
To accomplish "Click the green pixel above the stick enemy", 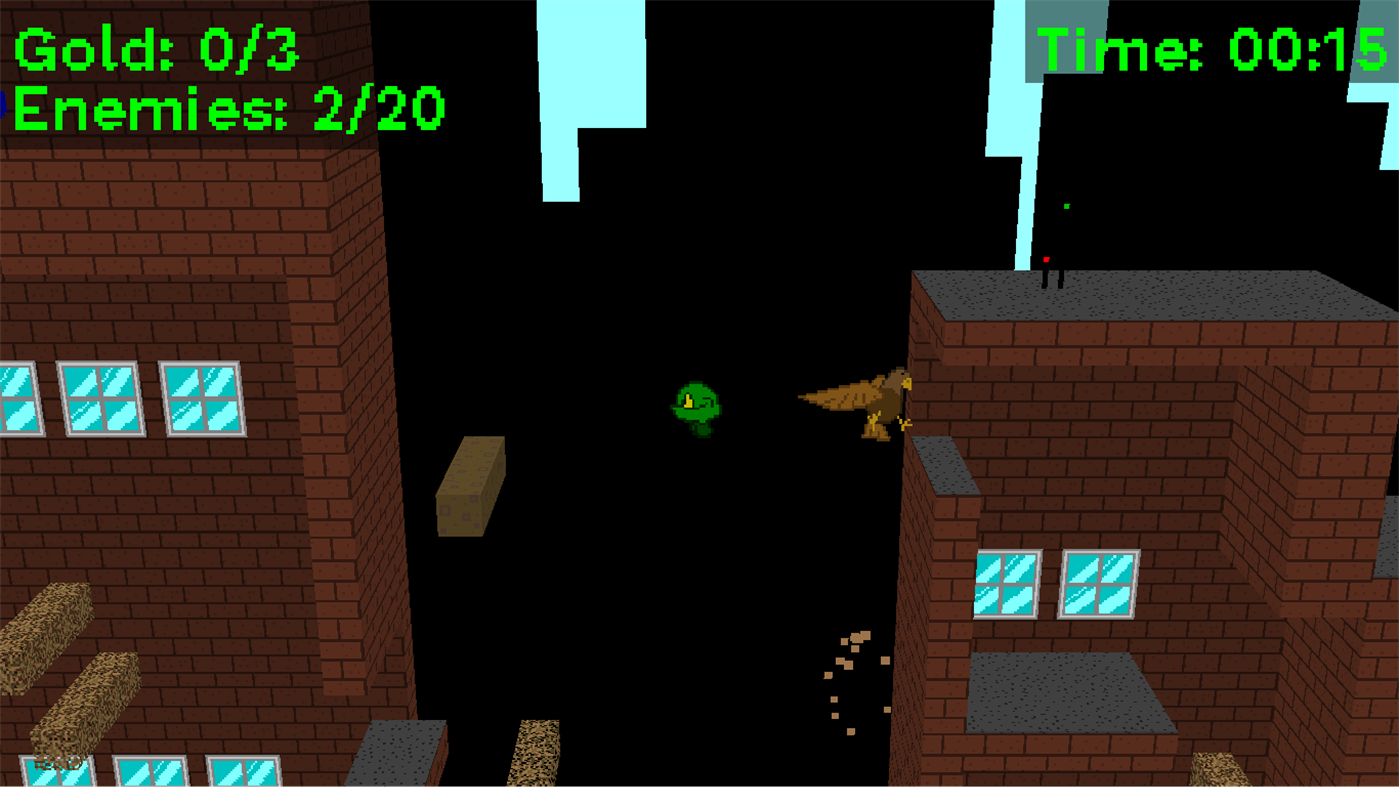I will click(x=1067, y=205).
